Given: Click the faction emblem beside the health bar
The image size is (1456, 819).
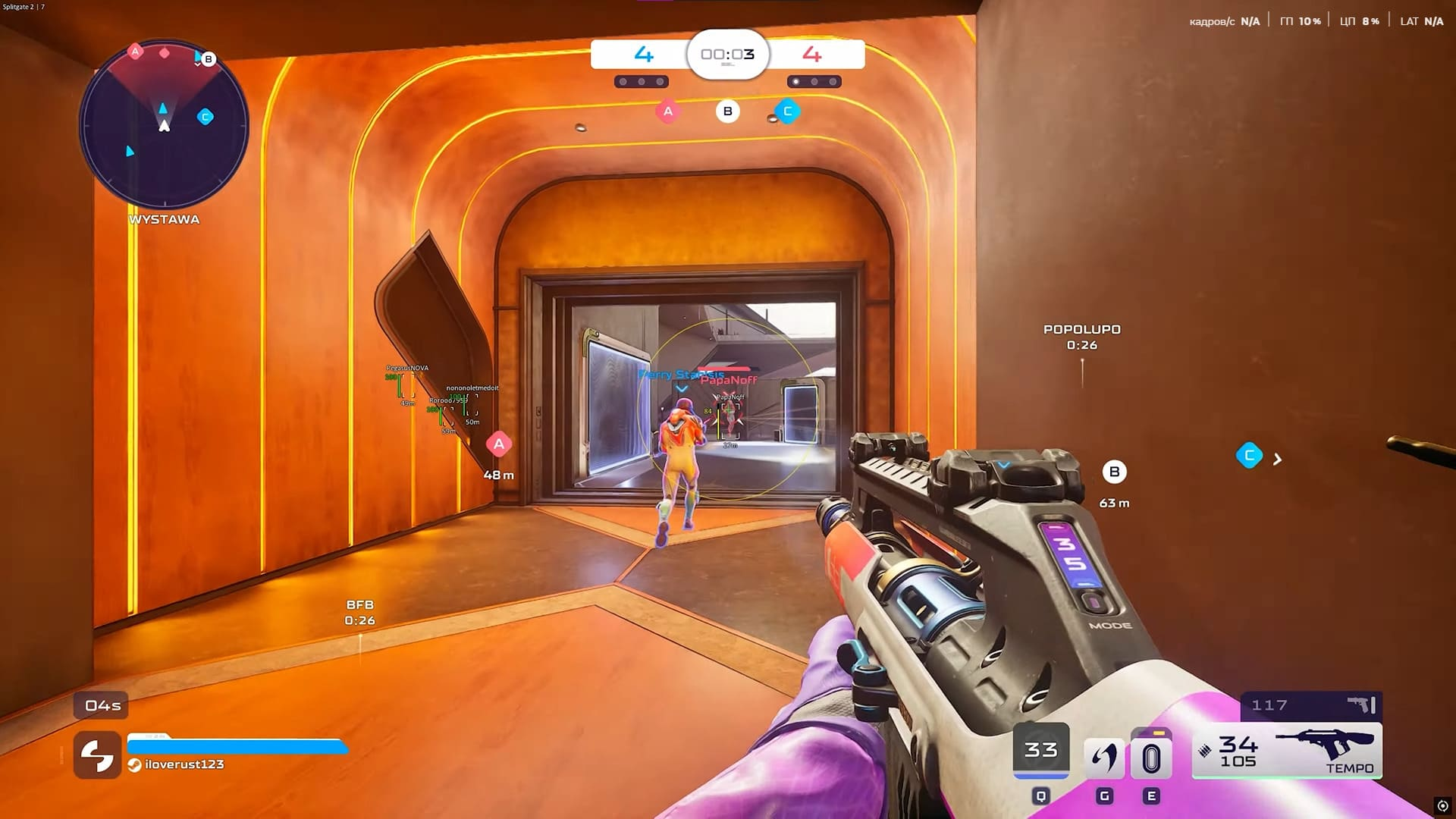Looking at the screenshot, I should pyautogui.click(x=97, y=755).
